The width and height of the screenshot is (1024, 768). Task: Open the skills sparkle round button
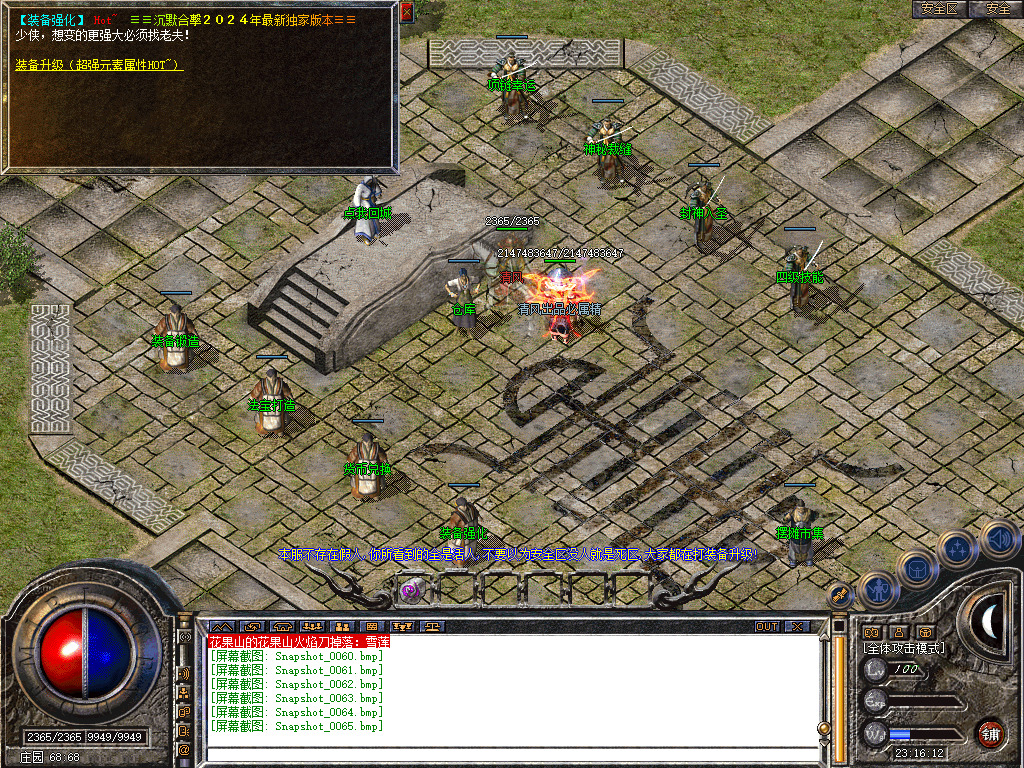pyautogui.click(x=957, y=547)
